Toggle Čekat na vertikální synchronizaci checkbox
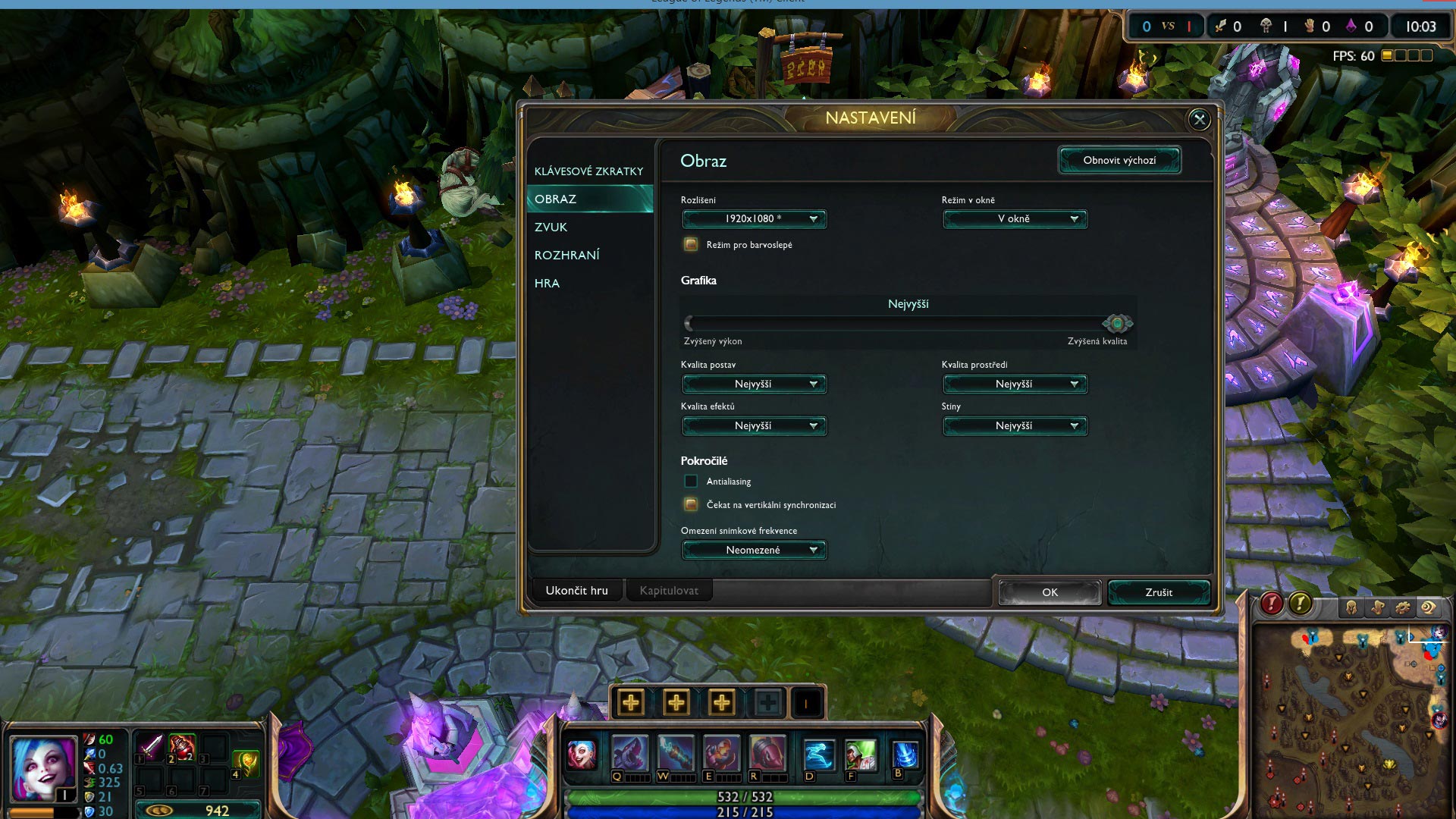Screen dimensions: 1456x819 tap(691, 504)
